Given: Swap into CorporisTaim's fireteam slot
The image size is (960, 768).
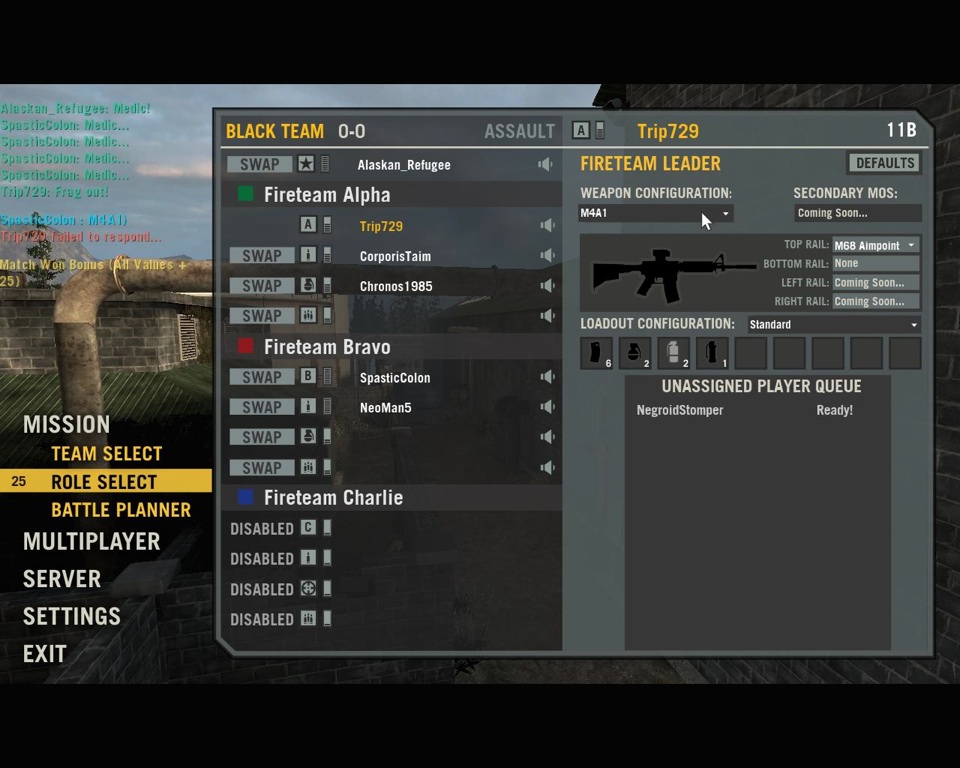Looking at the screenshot, I should pyautogui.click(x=260, y=256).
